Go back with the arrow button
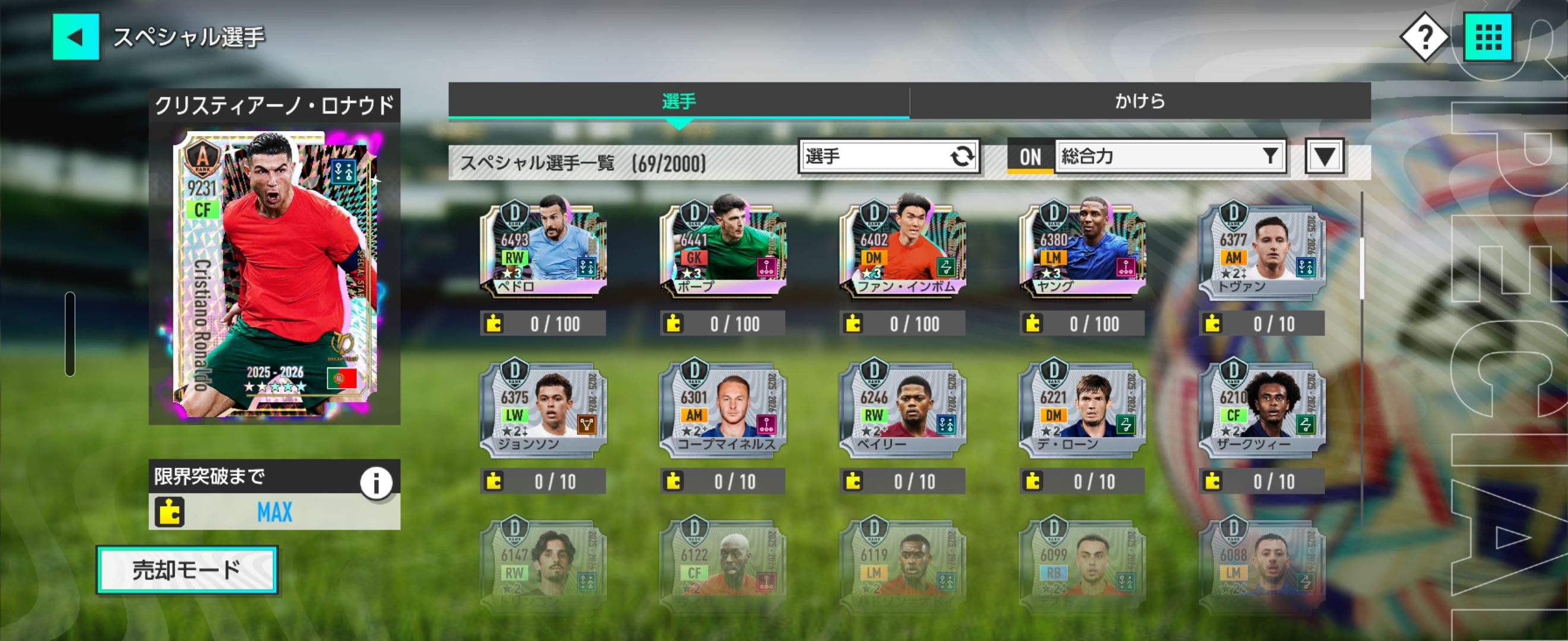1568x641 pixels. click(75, 37)
